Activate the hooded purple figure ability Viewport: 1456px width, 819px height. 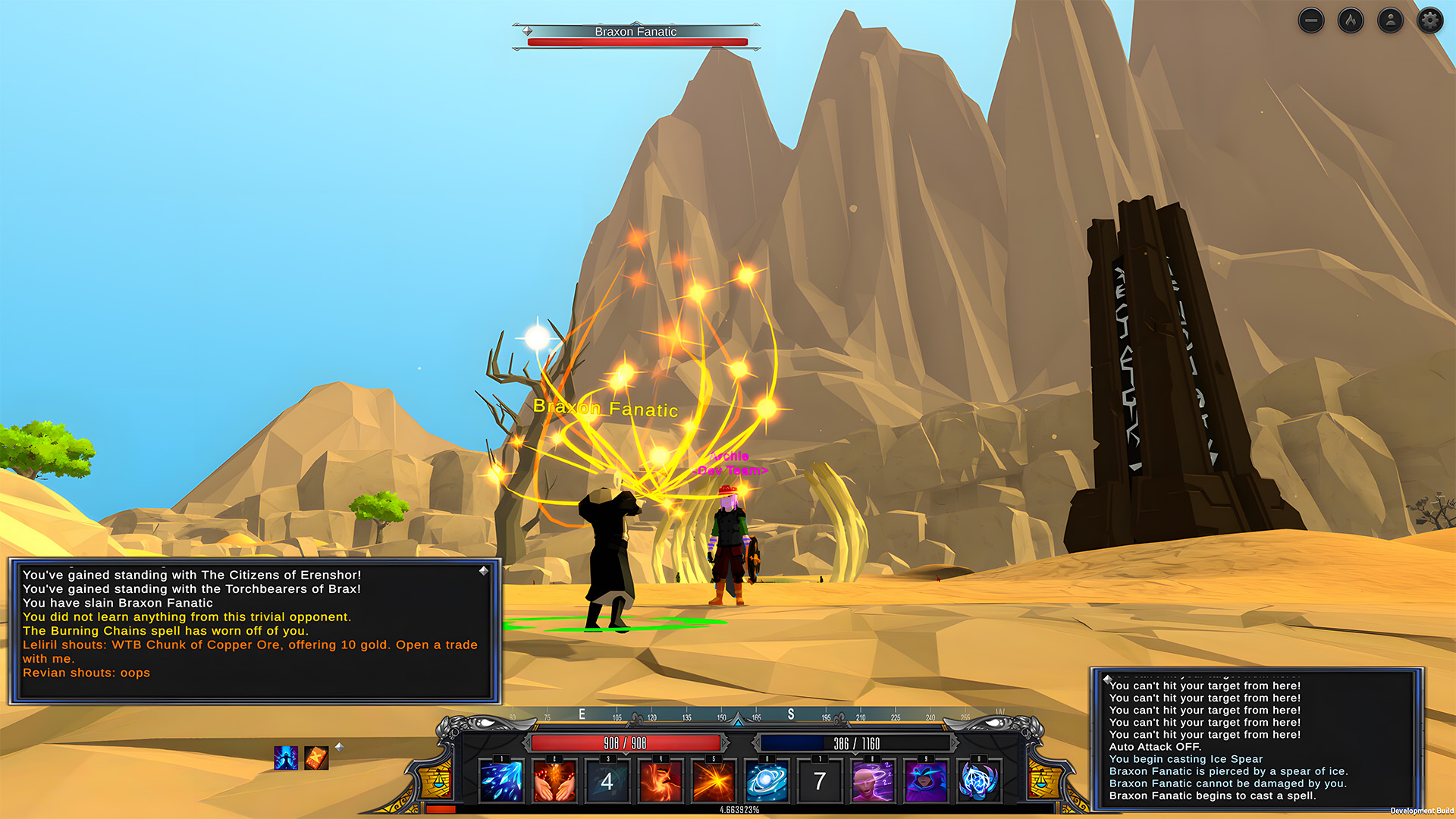(926, 781)
